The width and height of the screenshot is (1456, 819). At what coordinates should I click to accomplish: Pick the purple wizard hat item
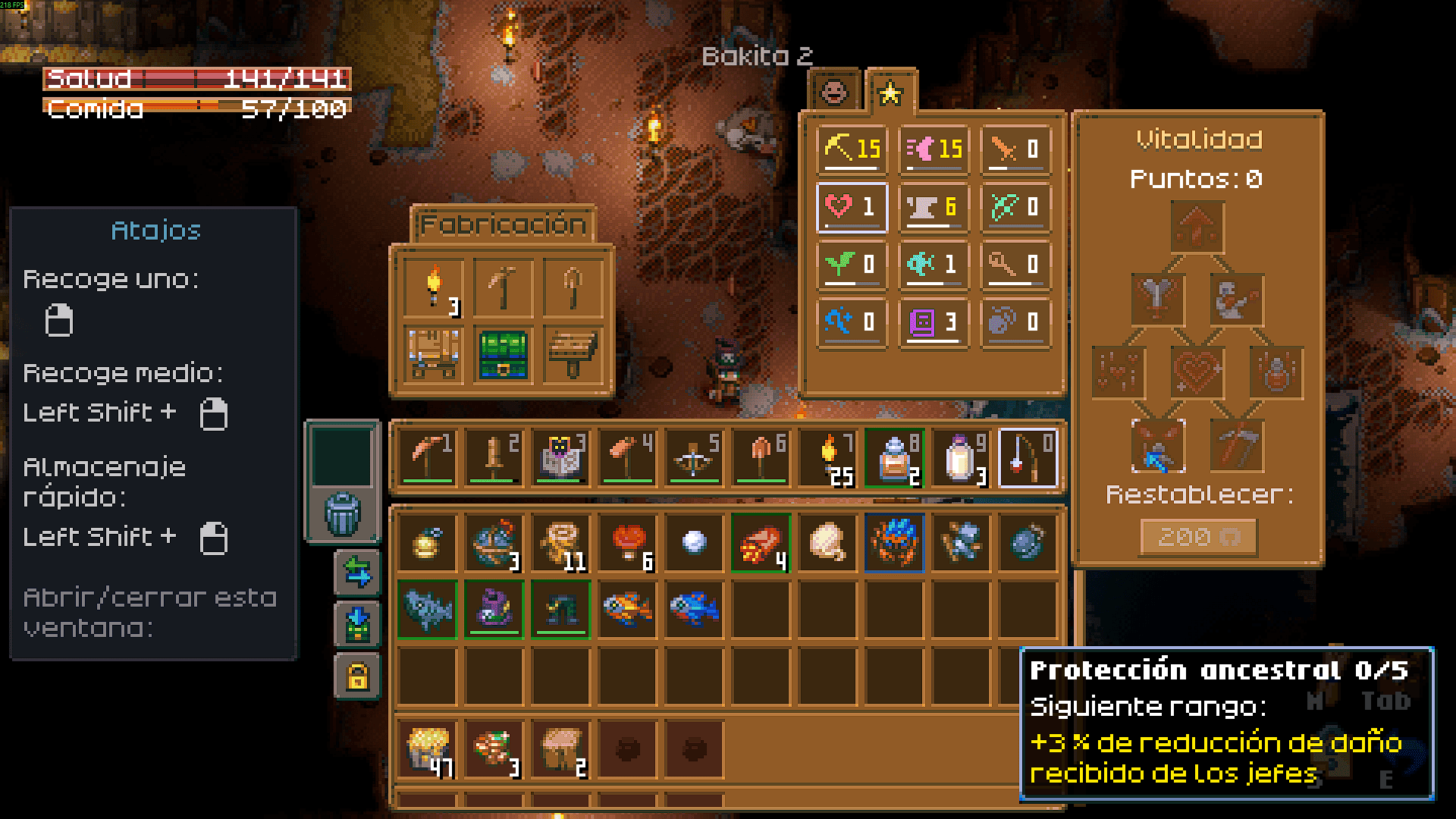pyautogui.click(x=494, y=608)
